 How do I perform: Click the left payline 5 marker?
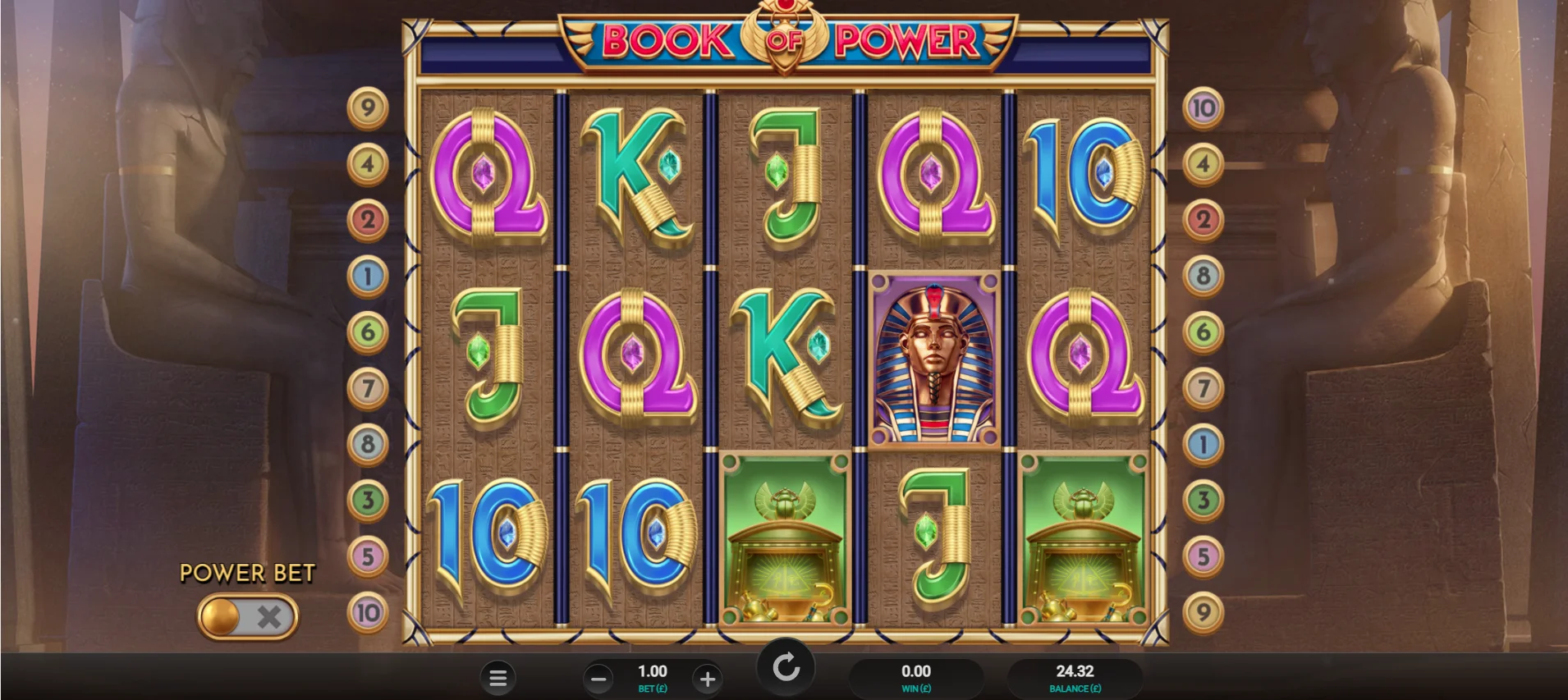tap(368, 556)
